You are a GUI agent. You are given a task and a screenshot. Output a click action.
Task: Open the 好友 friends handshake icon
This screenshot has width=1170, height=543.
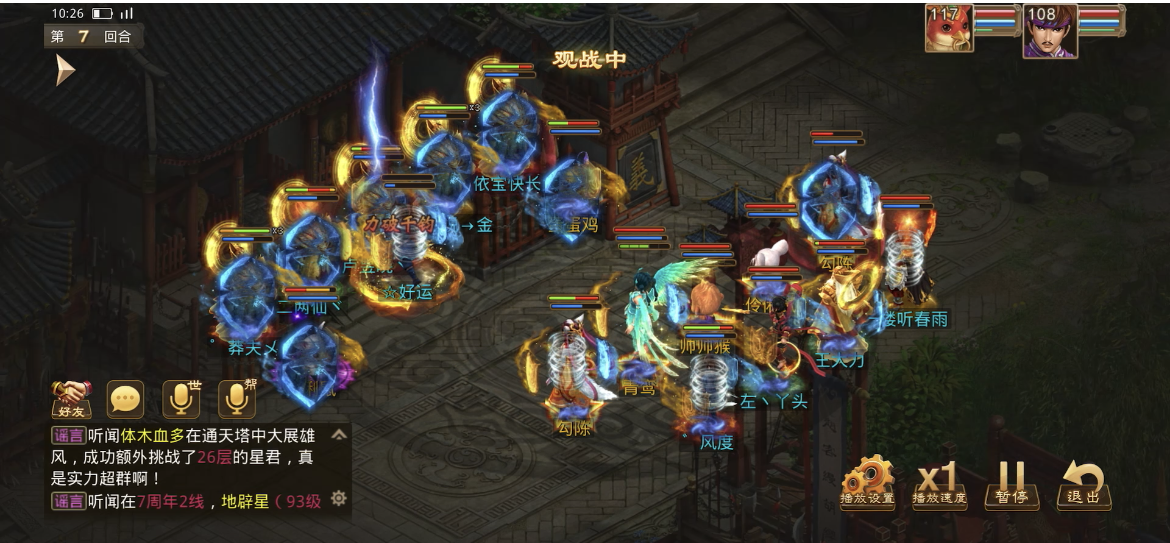tap(71, 400)
